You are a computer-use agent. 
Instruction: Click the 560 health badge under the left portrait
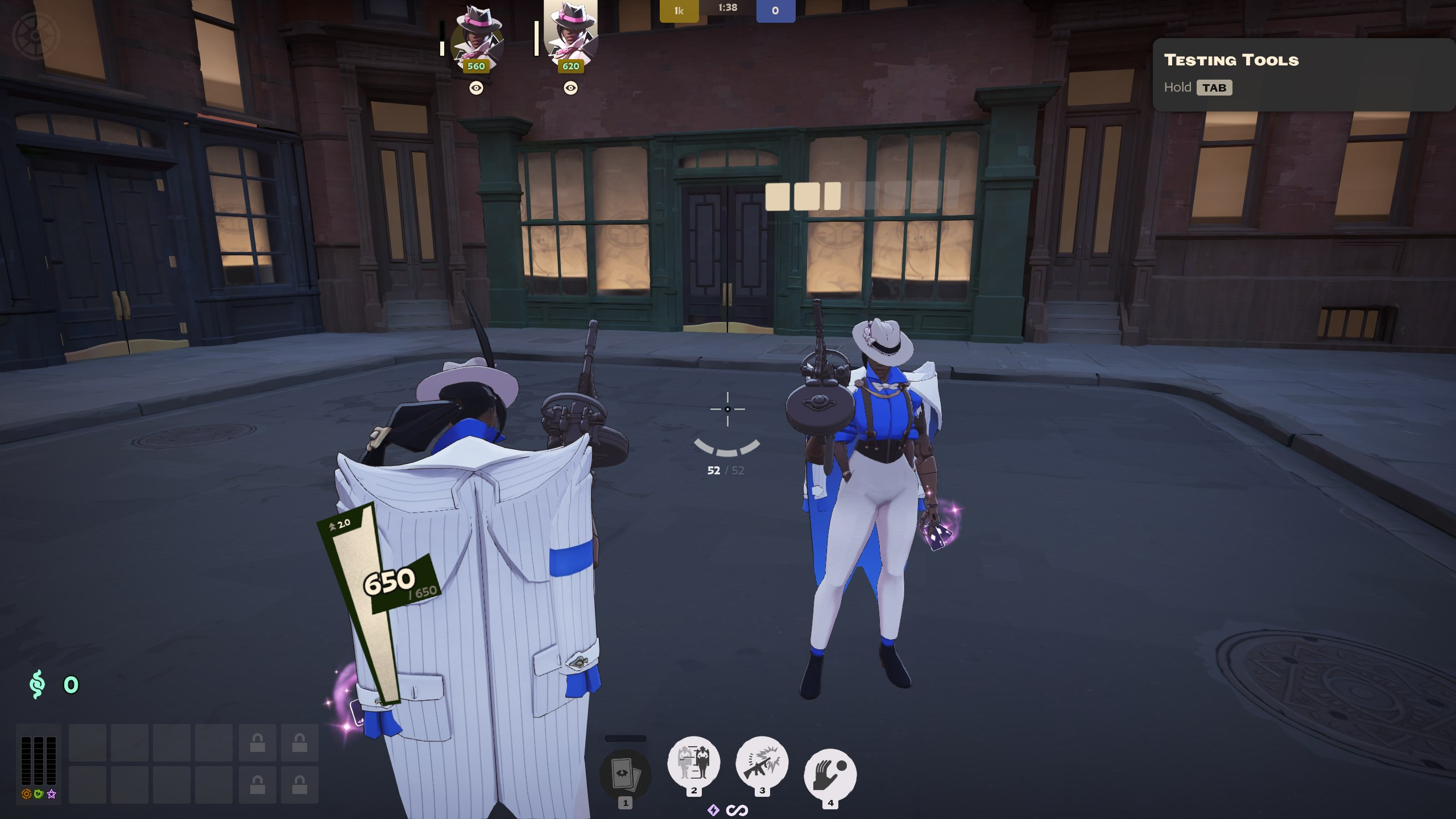pos(475,66)
